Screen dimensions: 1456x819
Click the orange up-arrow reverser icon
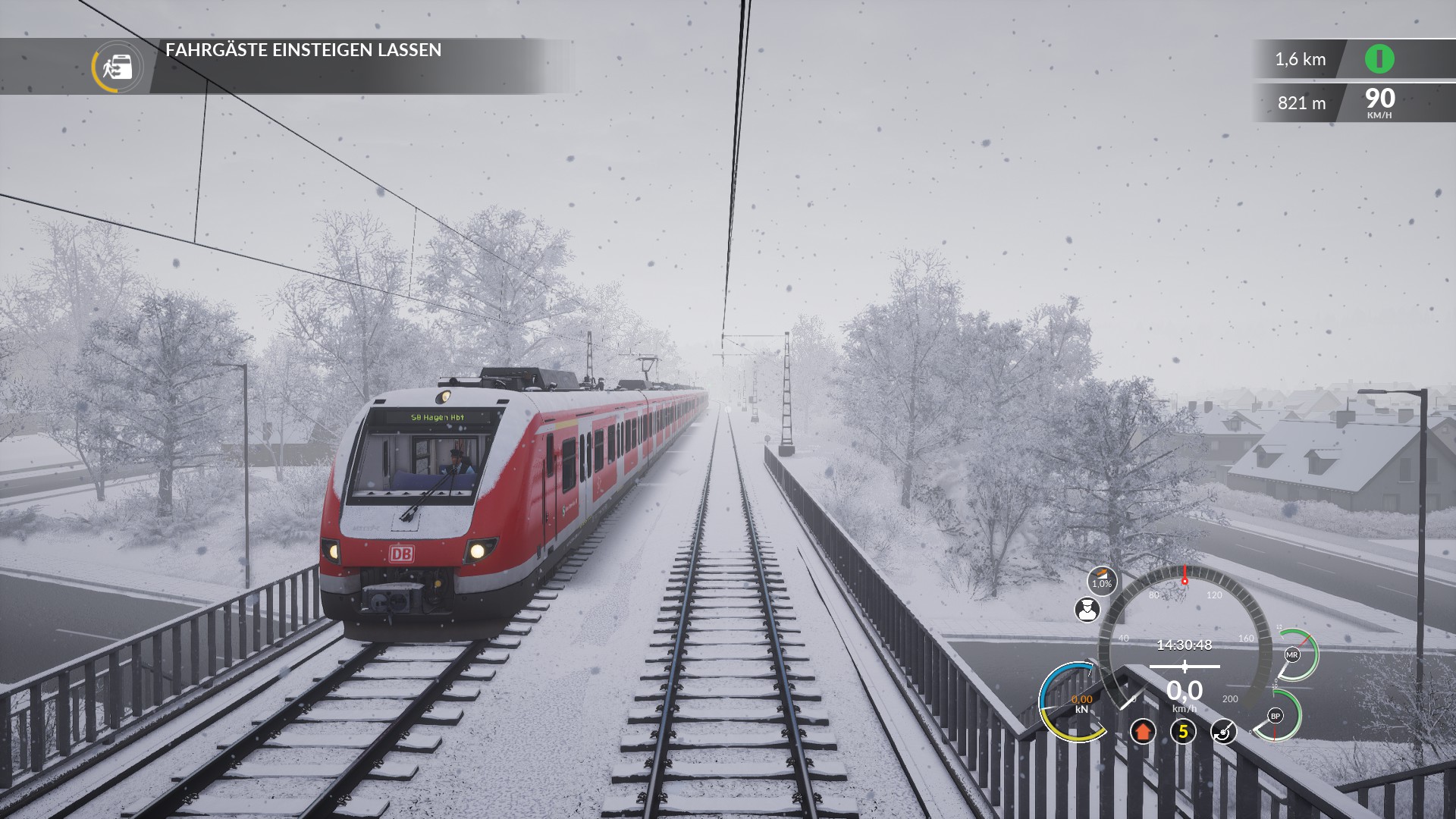pos(1143,732)
